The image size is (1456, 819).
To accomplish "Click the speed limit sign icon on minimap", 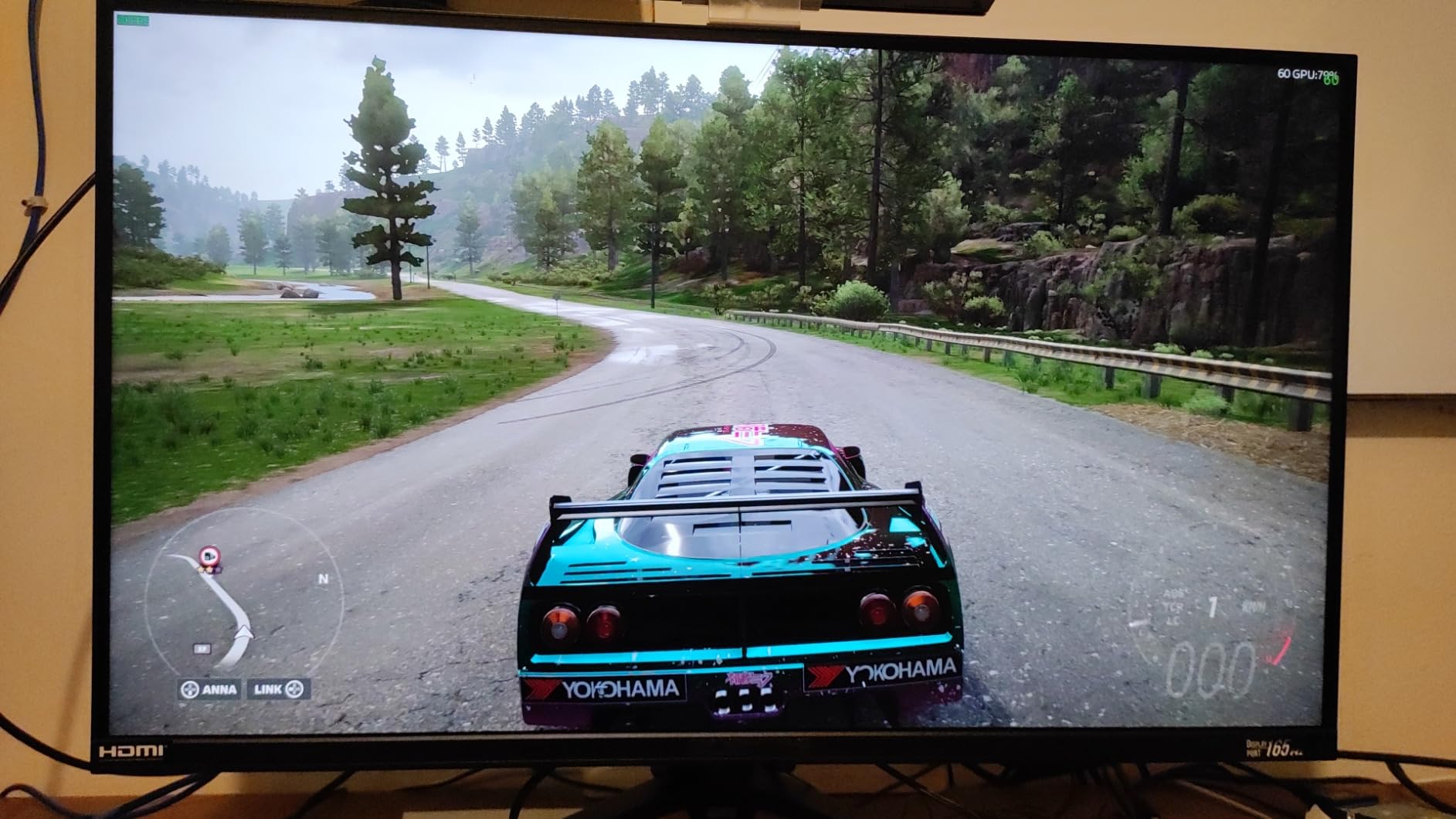I will 209,556.
